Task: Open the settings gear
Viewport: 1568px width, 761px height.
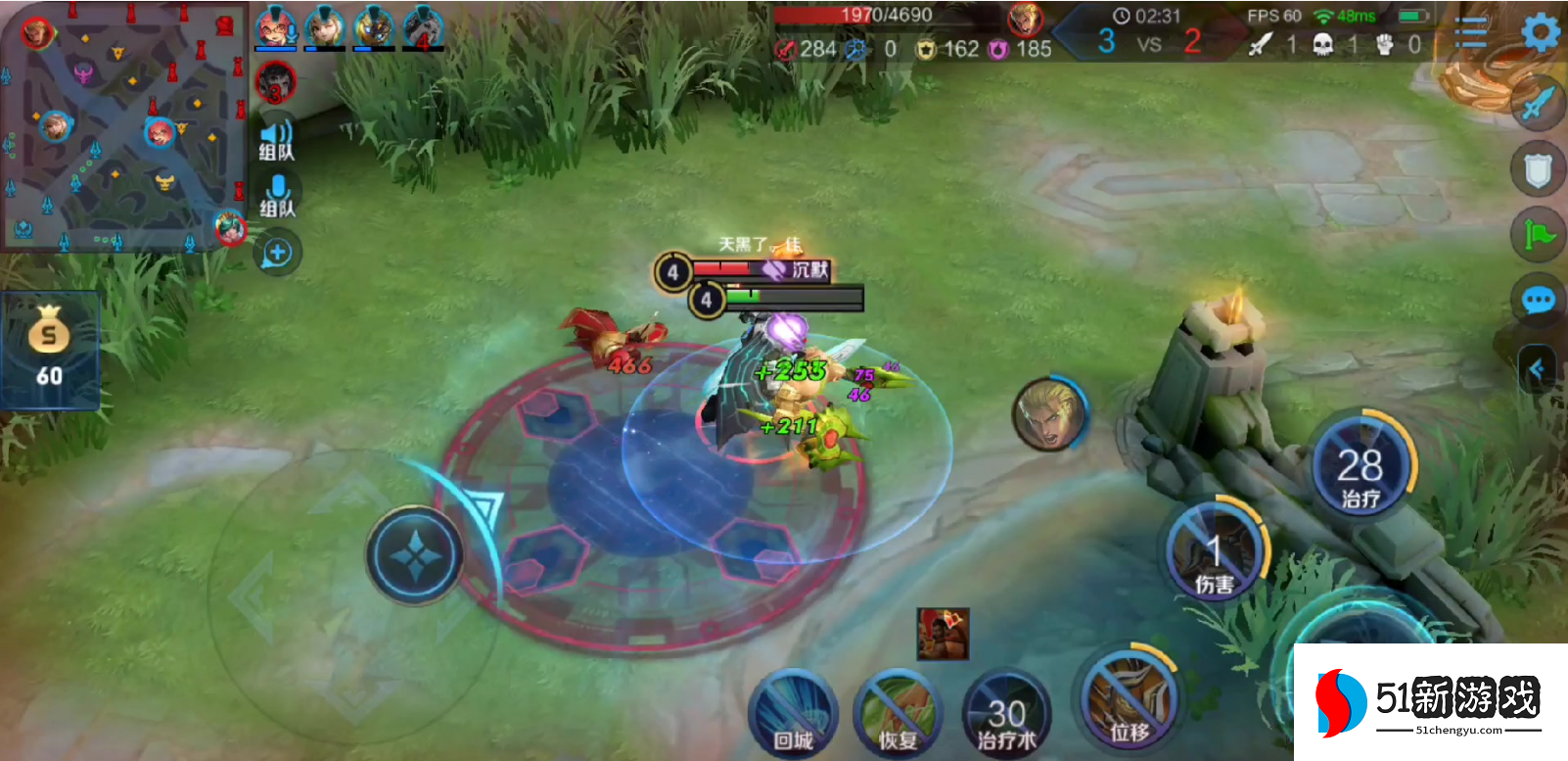Action: click(1540, 33)
